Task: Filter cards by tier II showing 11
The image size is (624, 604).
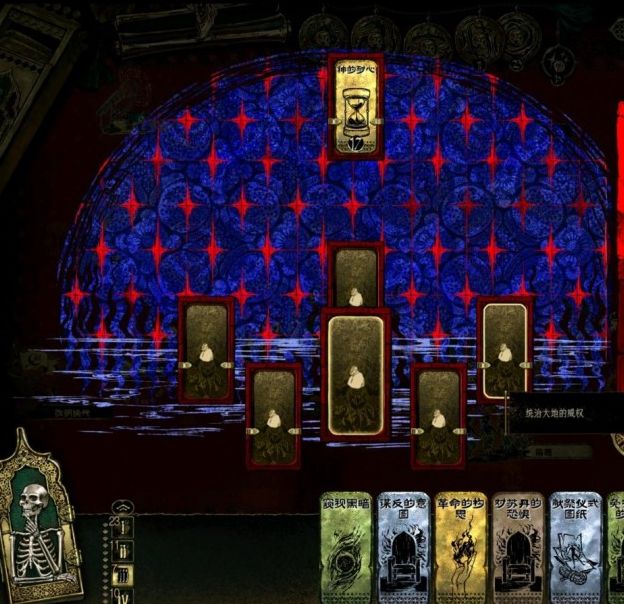Action: click(x=123, y=551)
